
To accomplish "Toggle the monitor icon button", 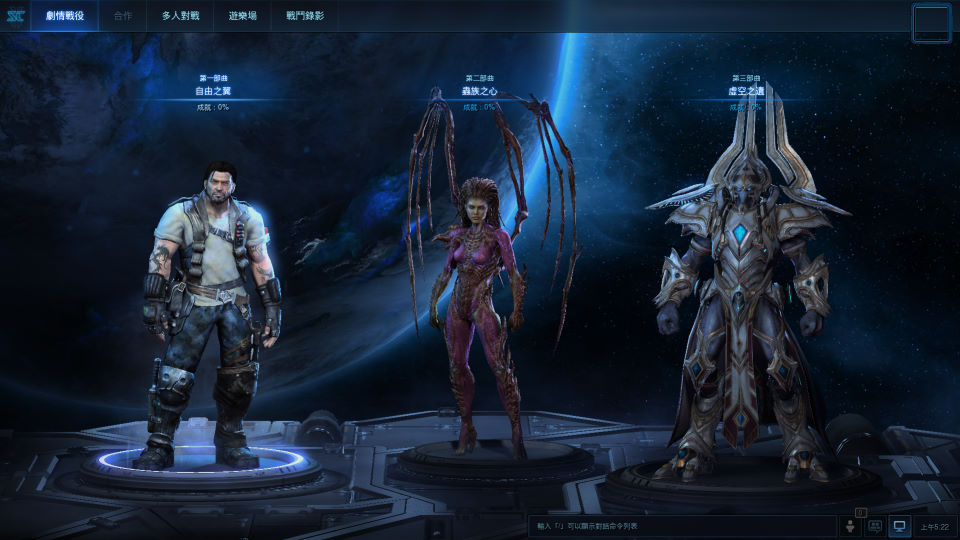I will coord(899,526).
